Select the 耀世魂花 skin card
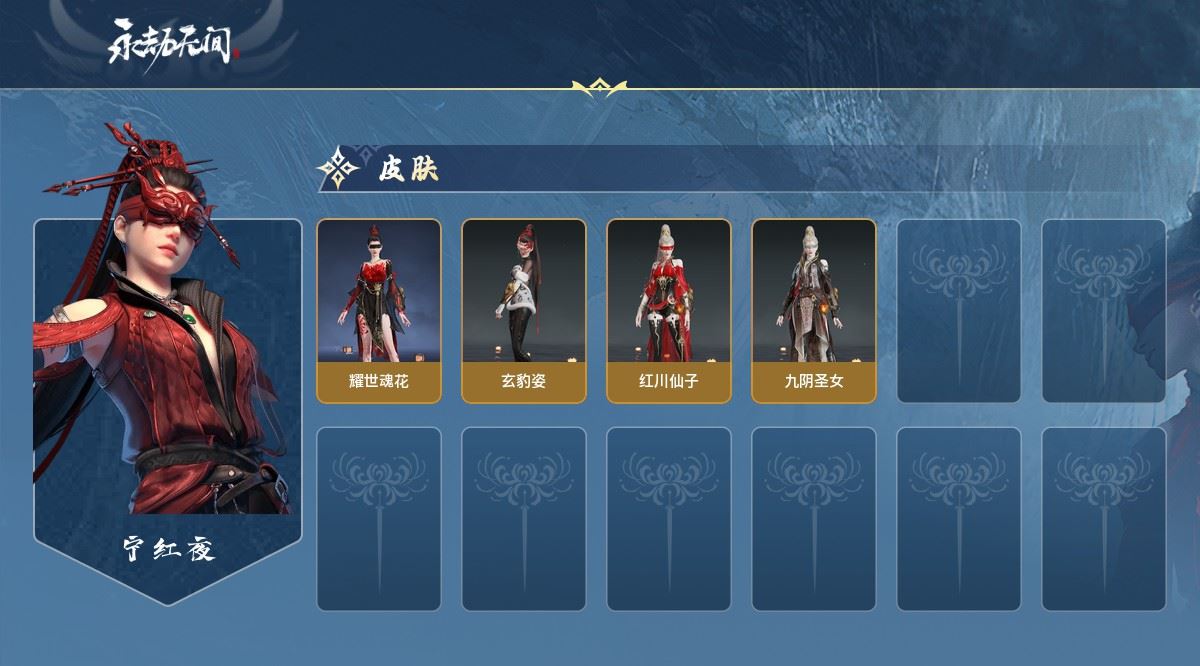The width and height of the screenshot is (1200, 666). 379,310
